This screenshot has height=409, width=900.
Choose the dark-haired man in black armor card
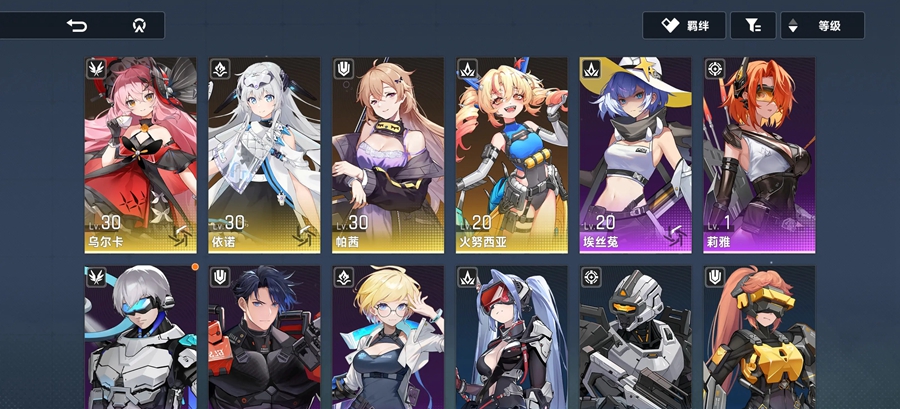(264, 338)
